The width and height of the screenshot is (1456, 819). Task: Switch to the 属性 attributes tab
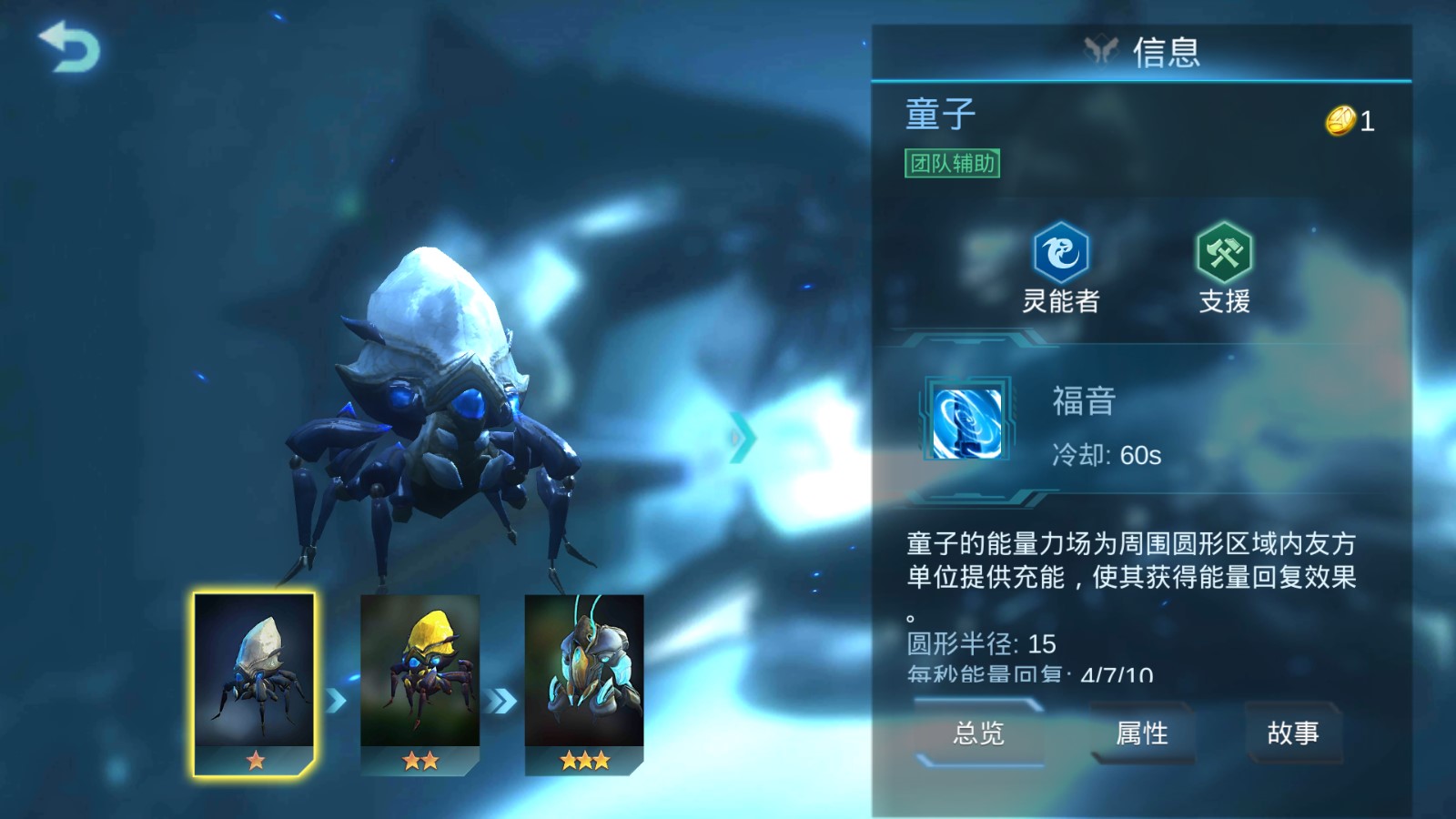pyautogui.click(x=1142, y=733)
